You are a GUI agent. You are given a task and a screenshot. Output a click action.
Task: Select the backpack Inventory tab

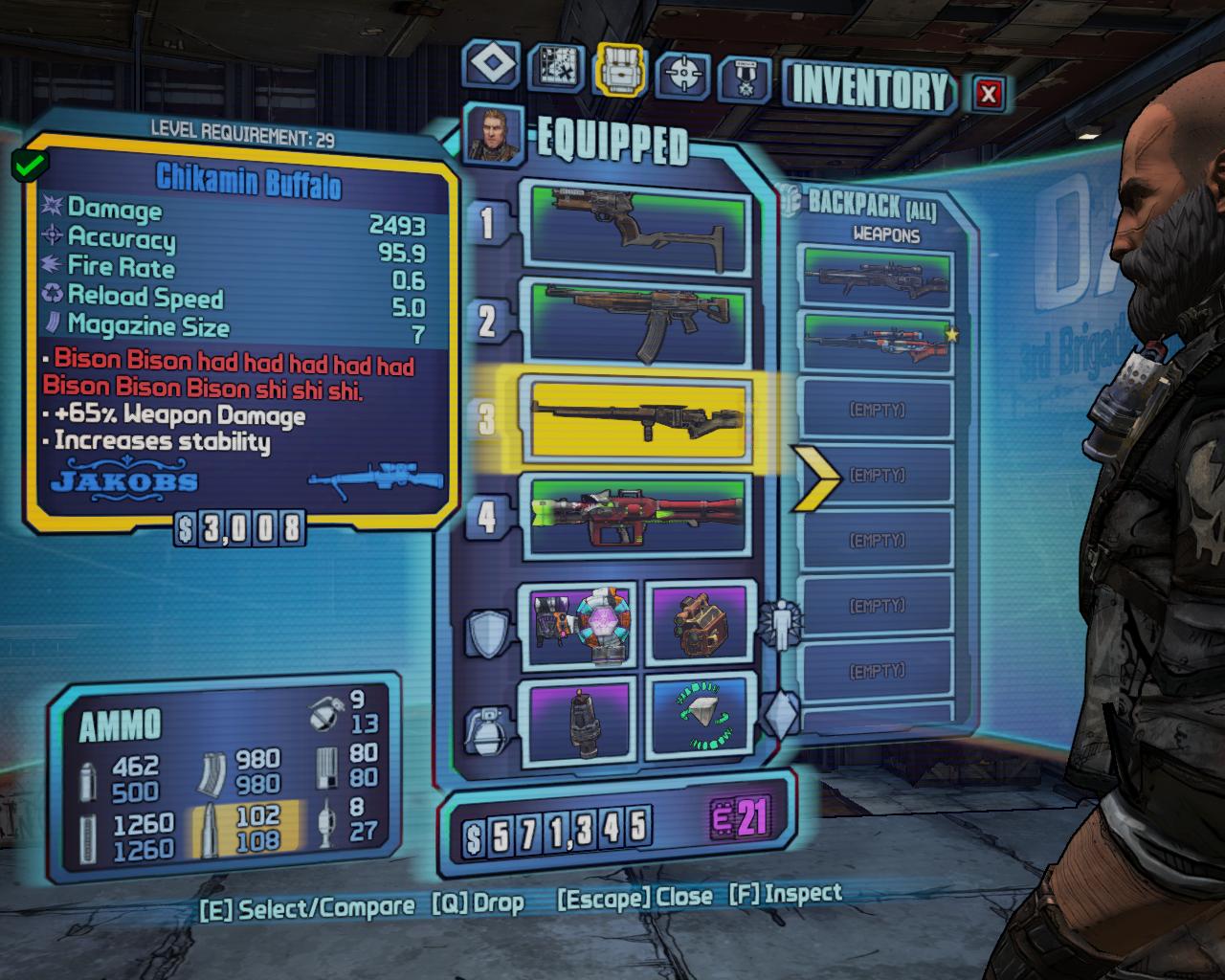620,71
